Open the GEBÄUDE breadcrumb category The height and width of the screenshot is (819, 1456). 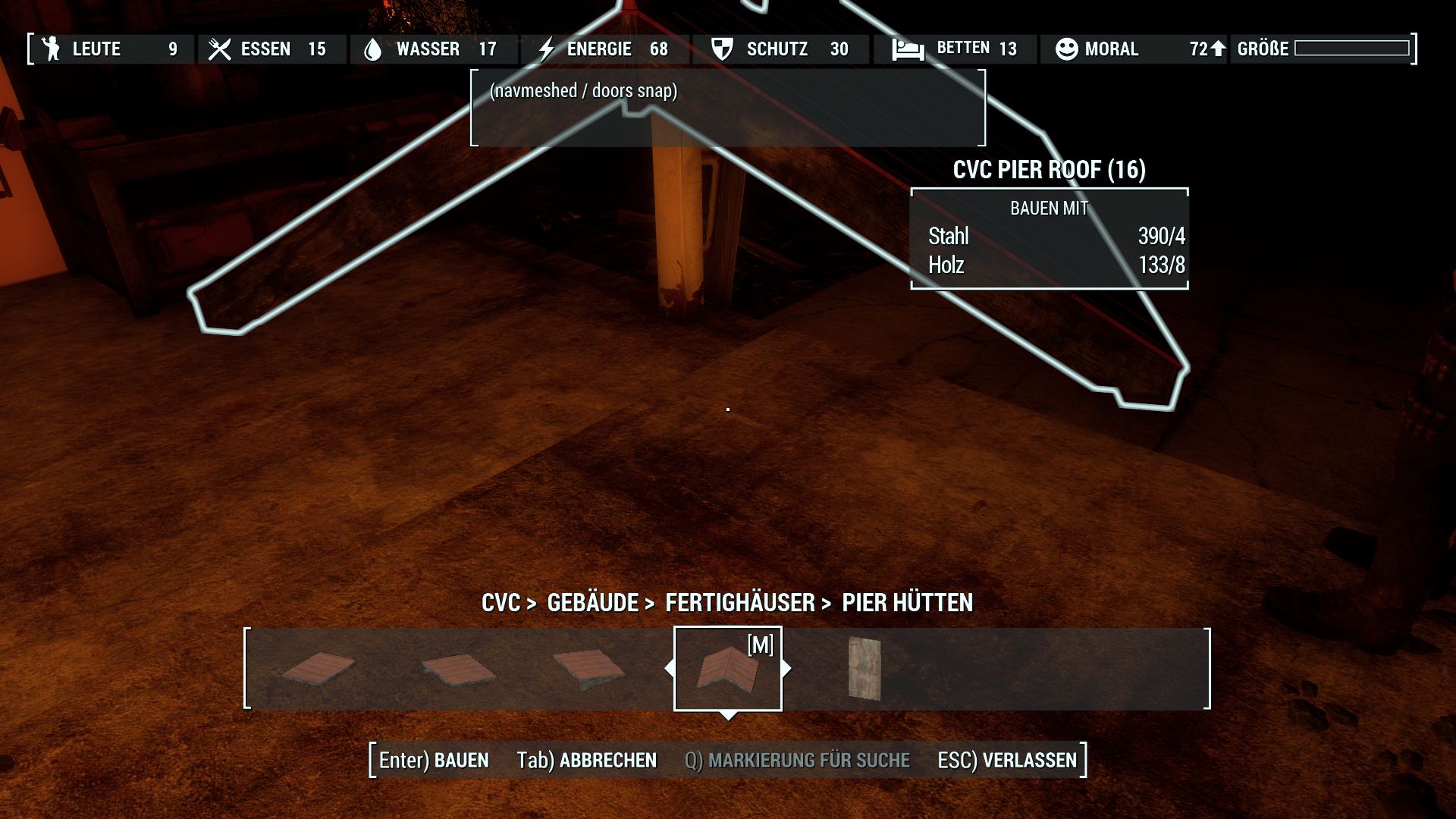point(592,603)
